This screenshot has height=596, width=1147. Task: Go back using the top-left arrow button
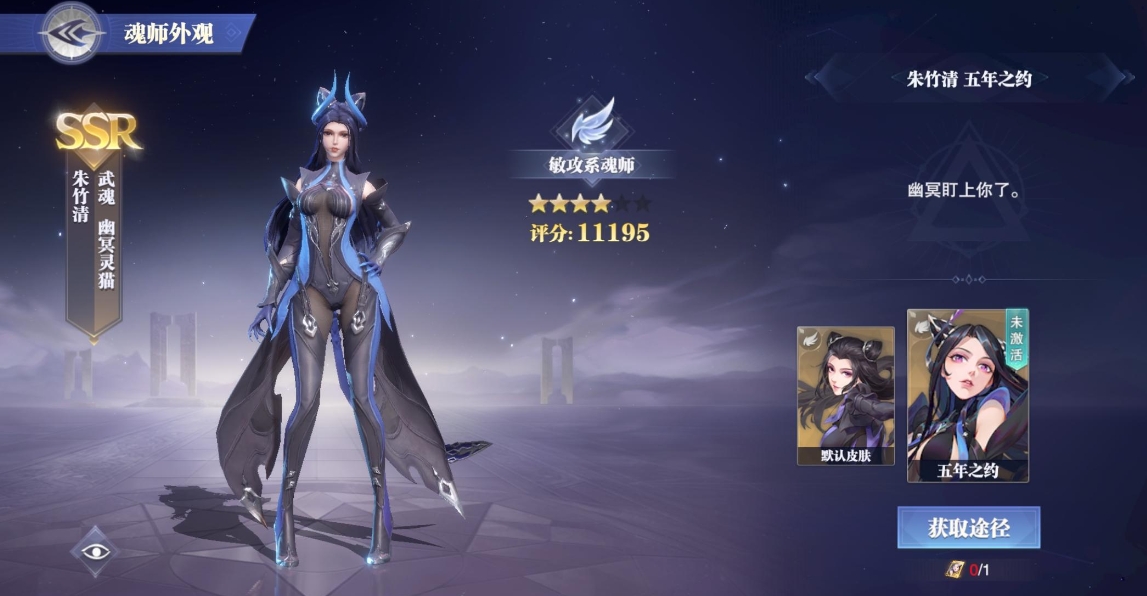tap(70, 33)
